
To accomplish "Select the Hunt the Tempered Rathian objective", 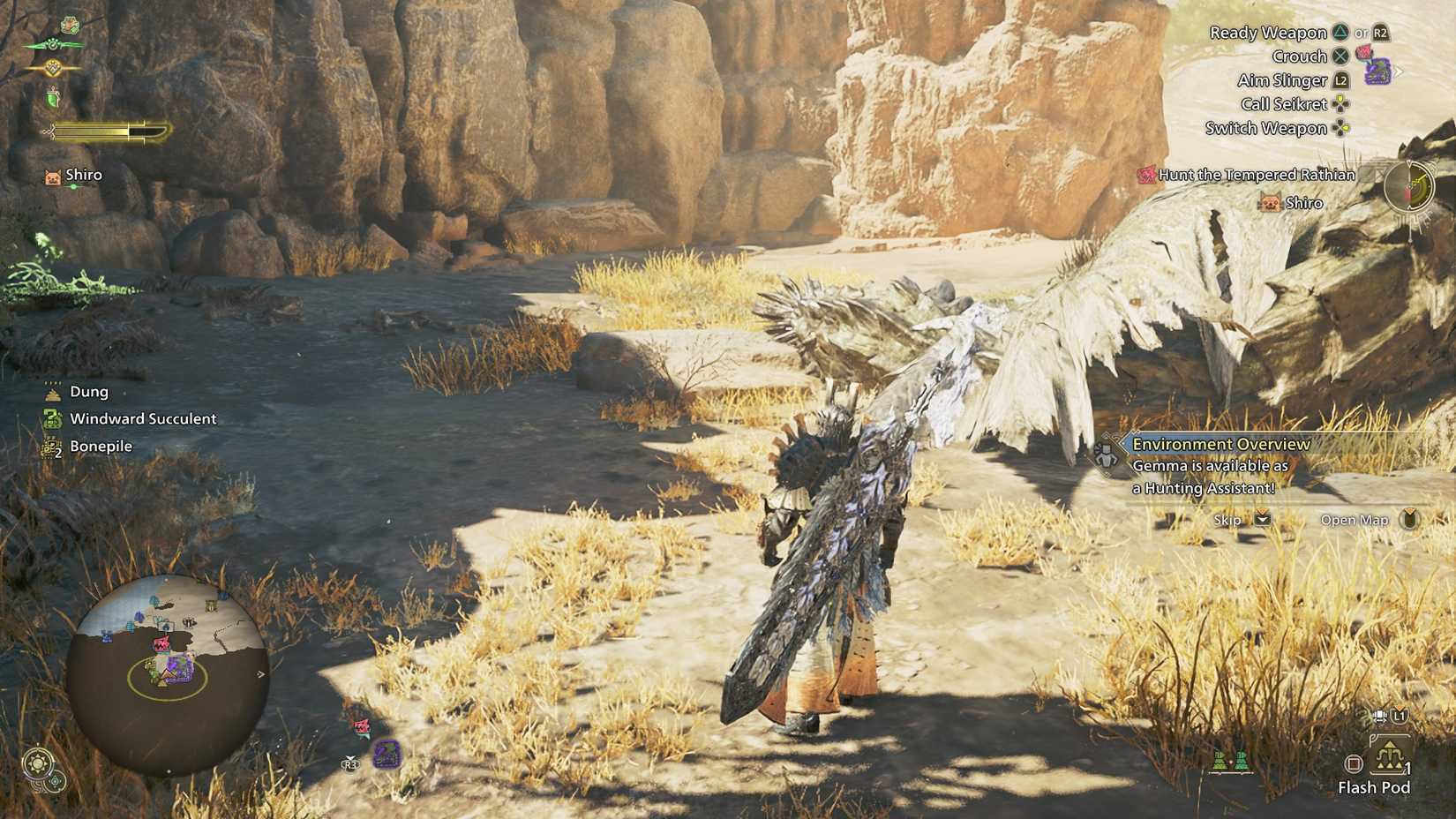I will tap(1253, 175).
